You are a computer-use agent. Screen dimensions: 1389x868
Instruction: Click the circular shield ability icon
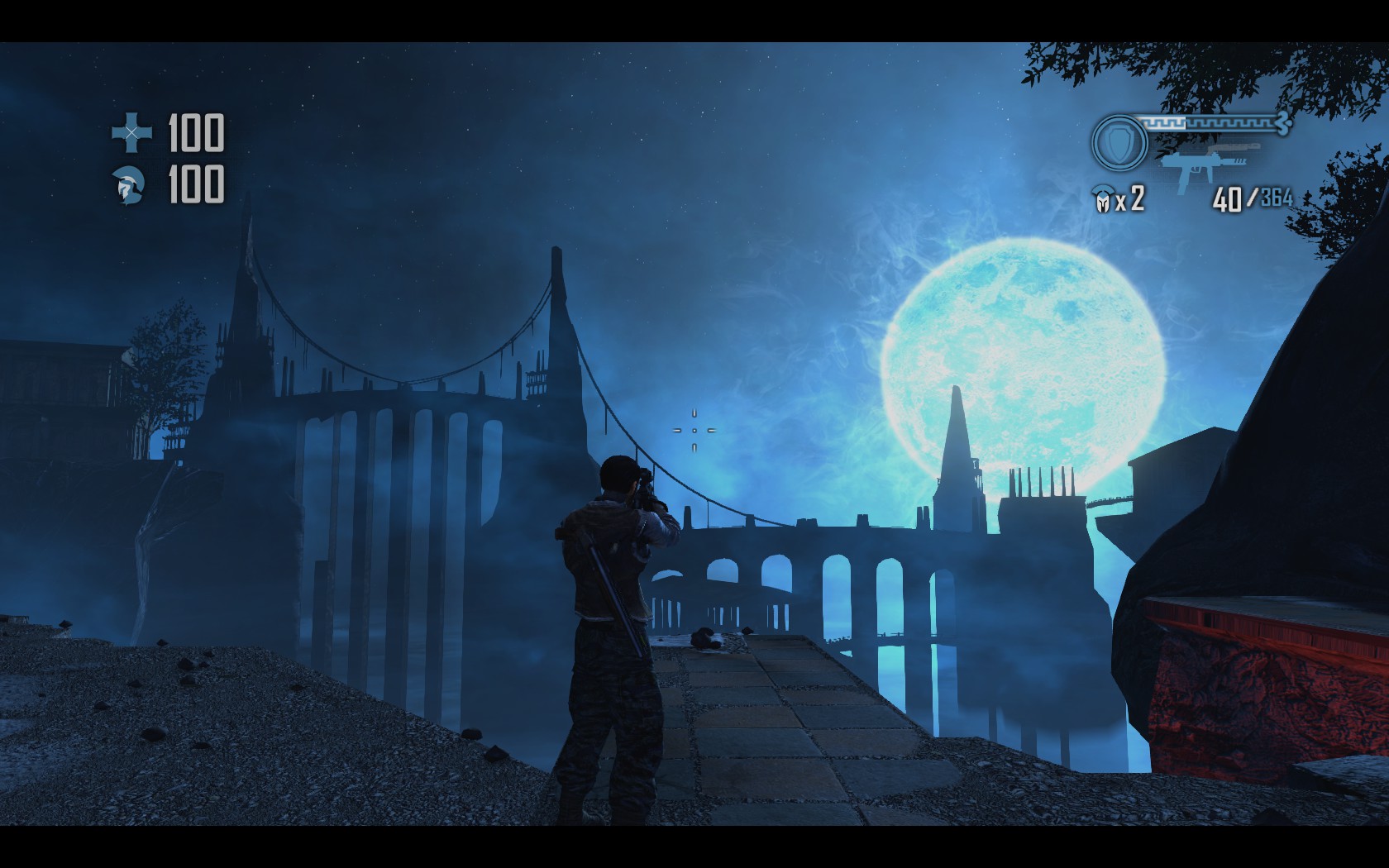[1119, 142]
